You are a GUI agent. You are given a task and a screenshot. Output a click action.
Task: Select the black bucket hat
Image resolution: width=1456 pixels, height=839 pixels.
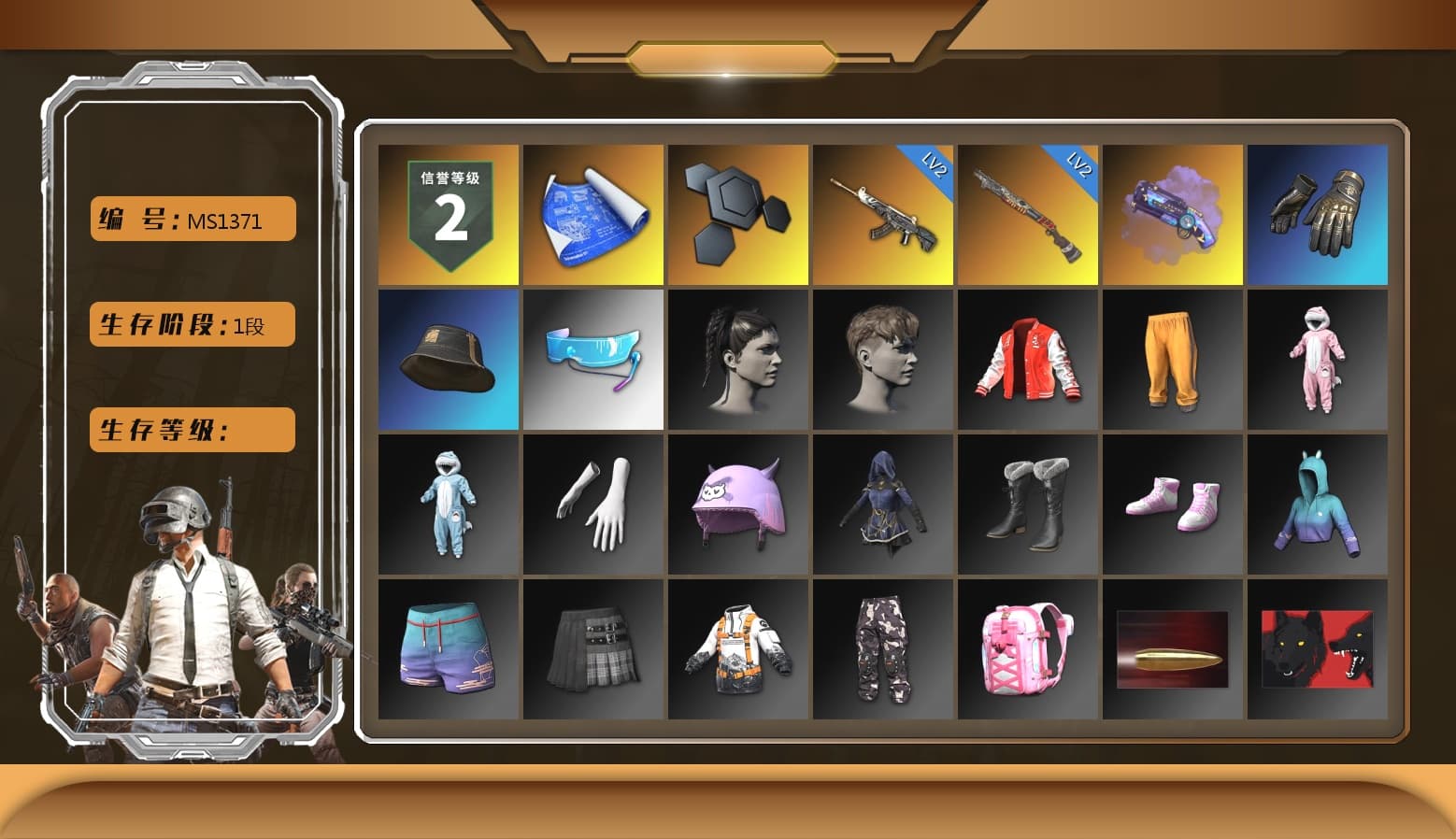(x=448, y=360)
